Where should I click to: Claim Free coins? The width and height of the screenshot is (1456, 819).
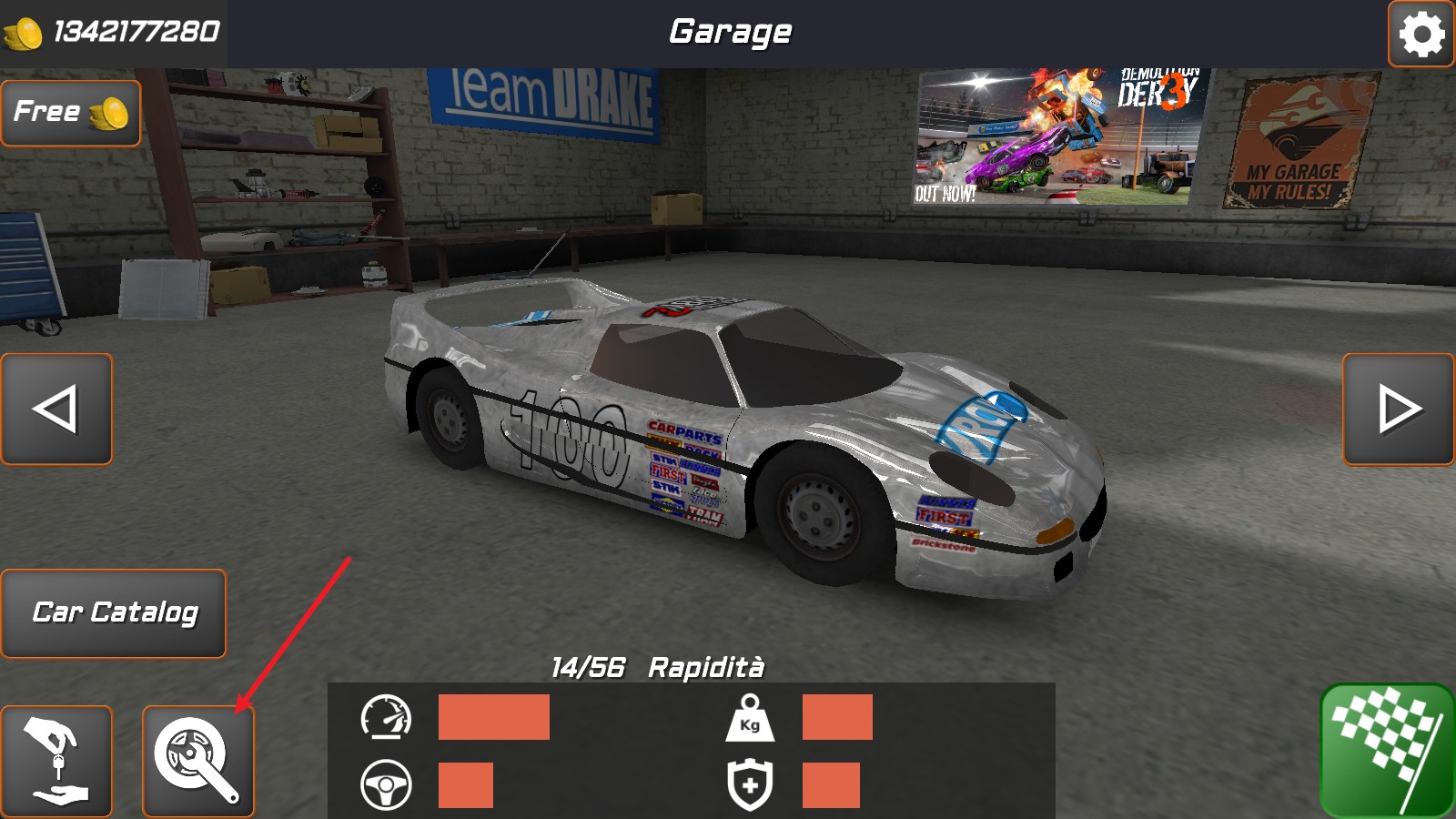pos(70,111)
